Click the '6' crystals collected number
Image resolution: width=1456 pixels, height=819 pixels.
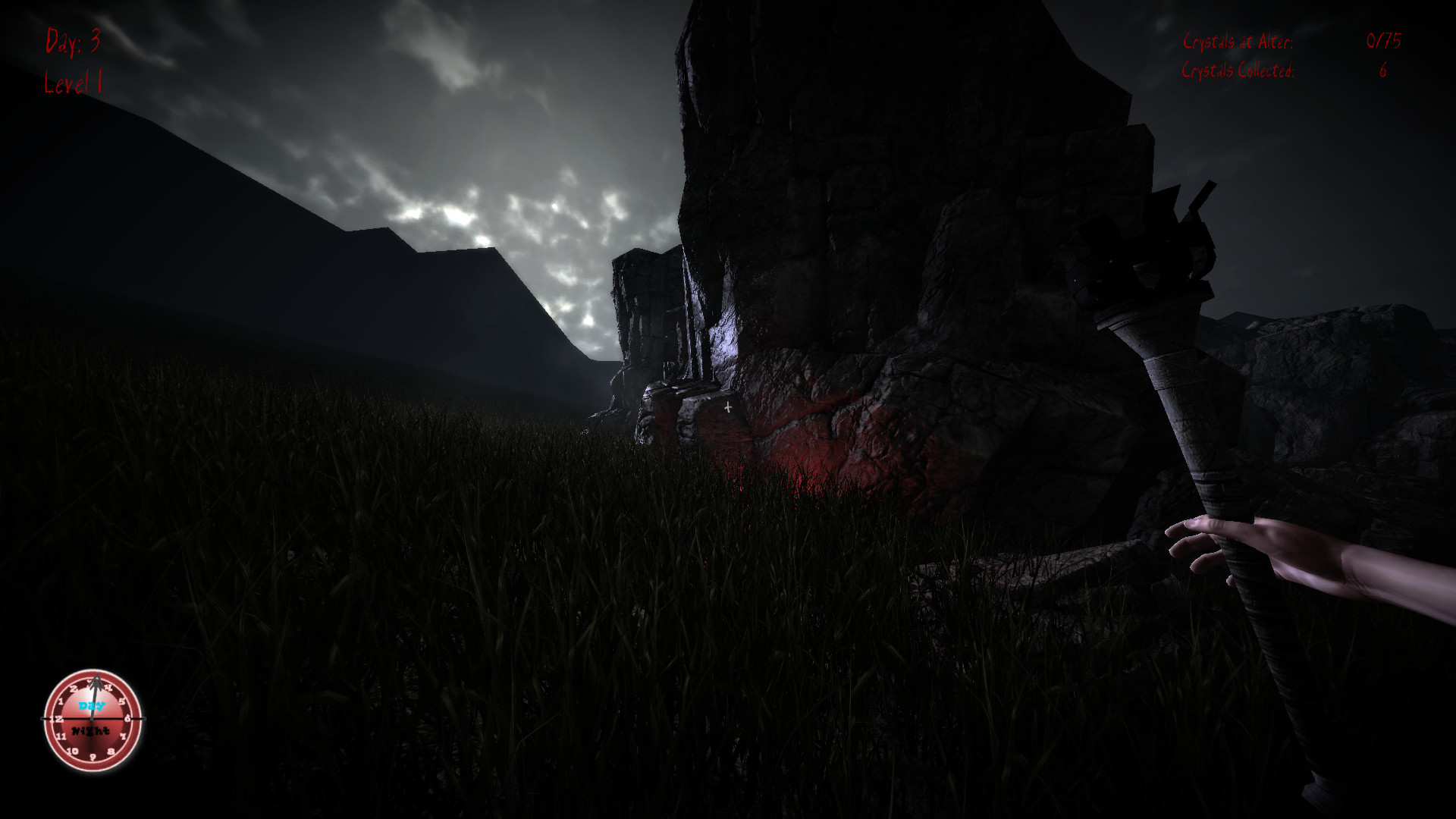[x=1382, y=70]
